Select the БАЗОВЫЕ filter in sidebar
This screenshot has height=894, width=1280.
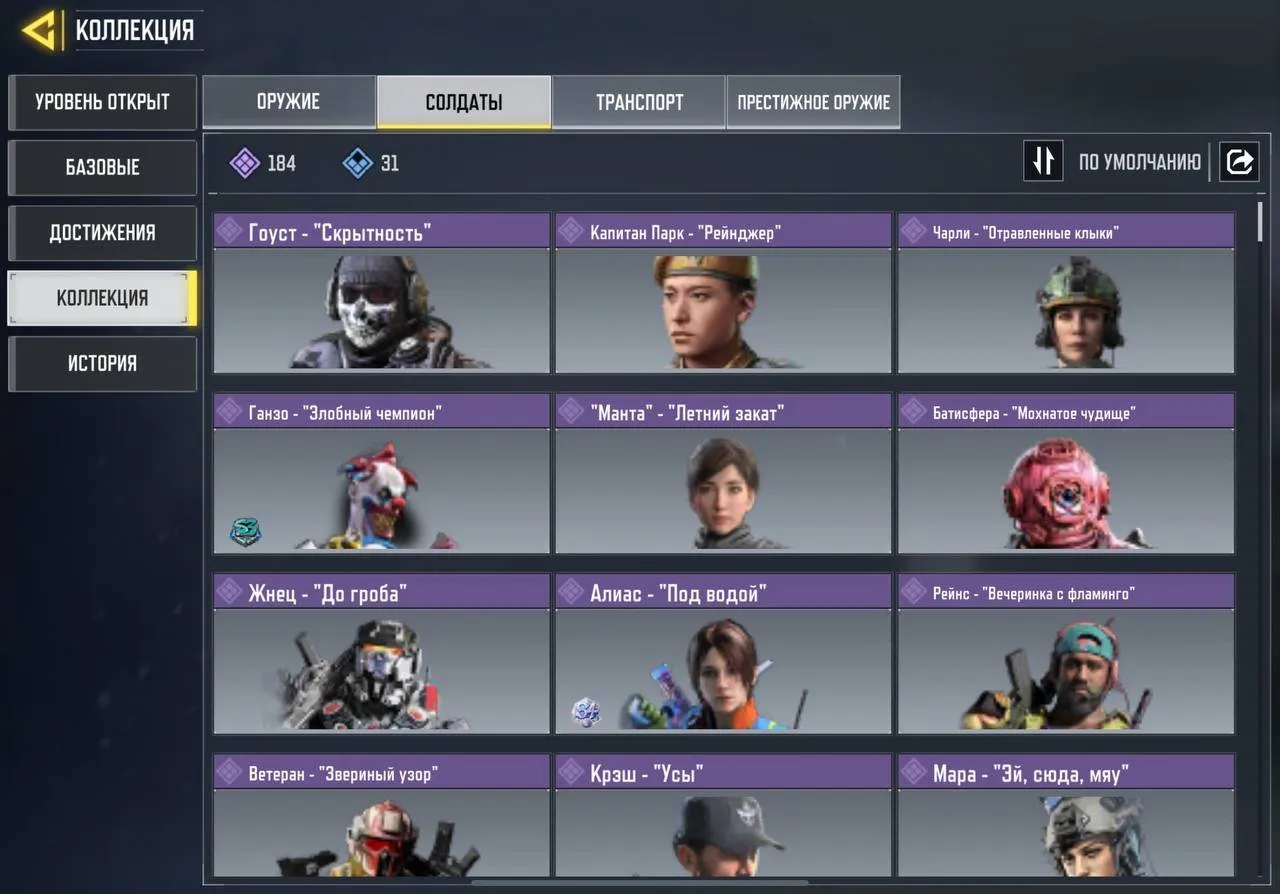click(x=101, y=167)
